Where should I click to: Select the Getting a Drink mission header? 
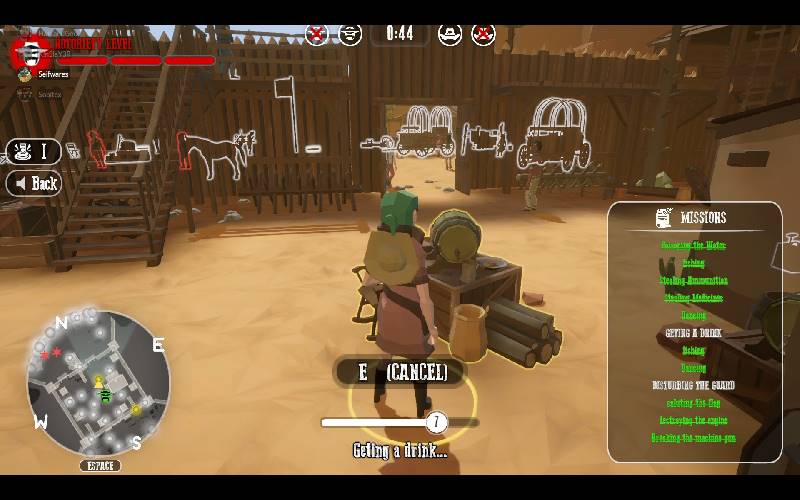click(694, 333)
